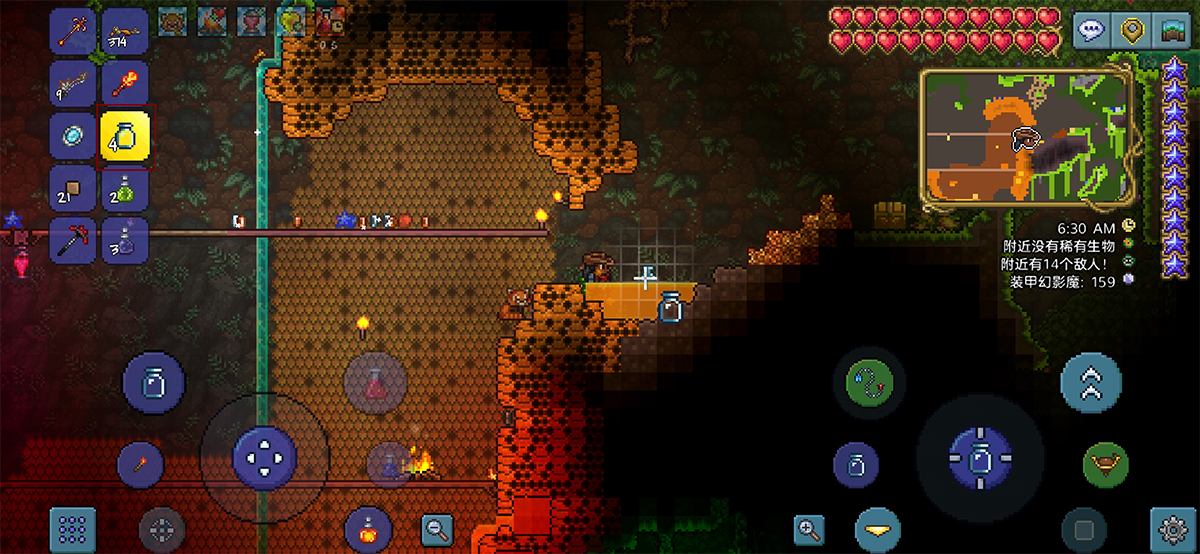
Task: Open the inventory grid button
Action: [73, 529]
